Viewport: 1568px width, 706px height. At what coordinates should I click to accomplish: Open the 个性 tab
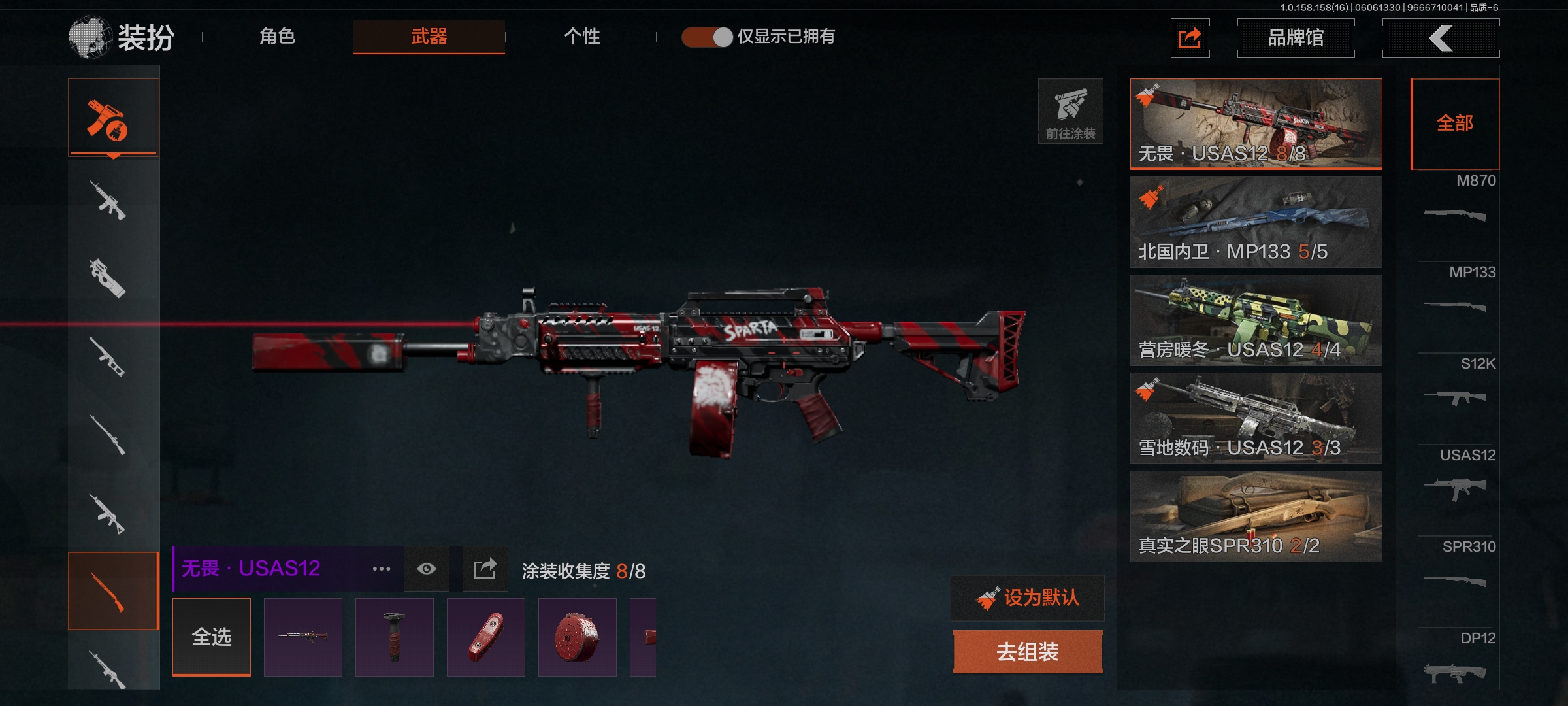[x=581, y=37]
